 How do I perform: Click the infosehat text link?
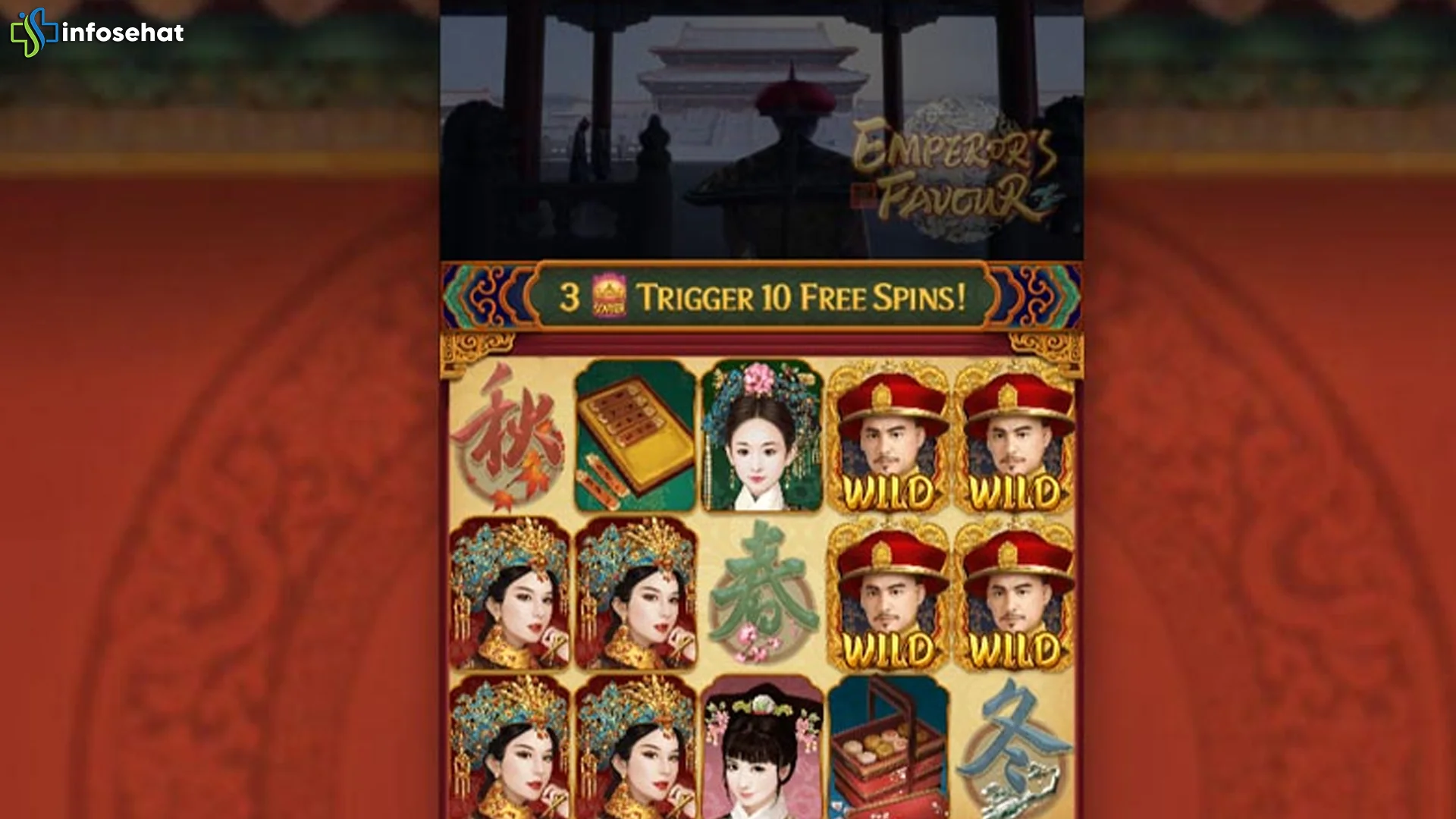tap(125, 33)
